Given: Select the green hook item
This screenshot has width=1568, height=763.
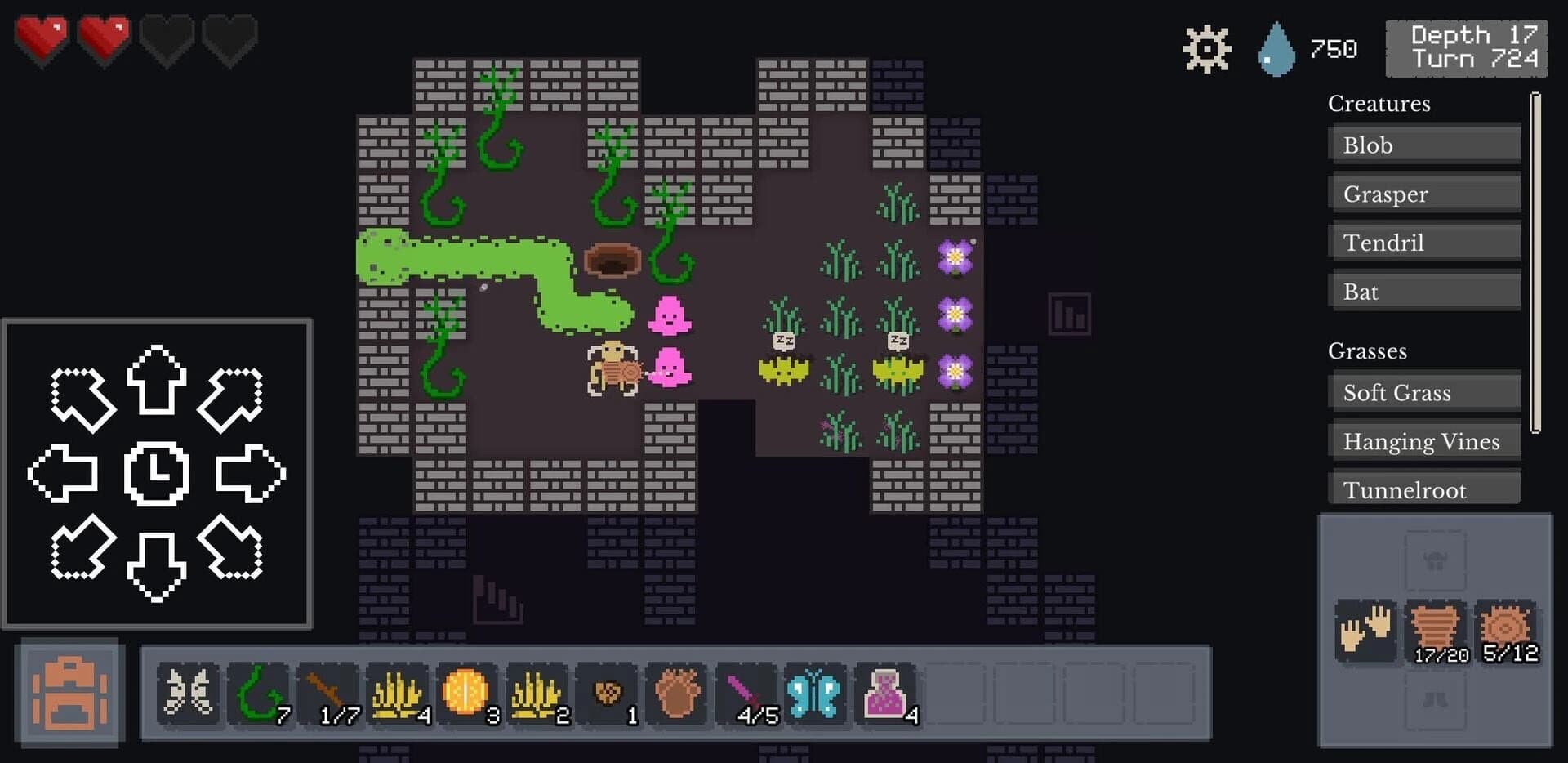Looking at the screenshot, I should click(x=257, y=694).
